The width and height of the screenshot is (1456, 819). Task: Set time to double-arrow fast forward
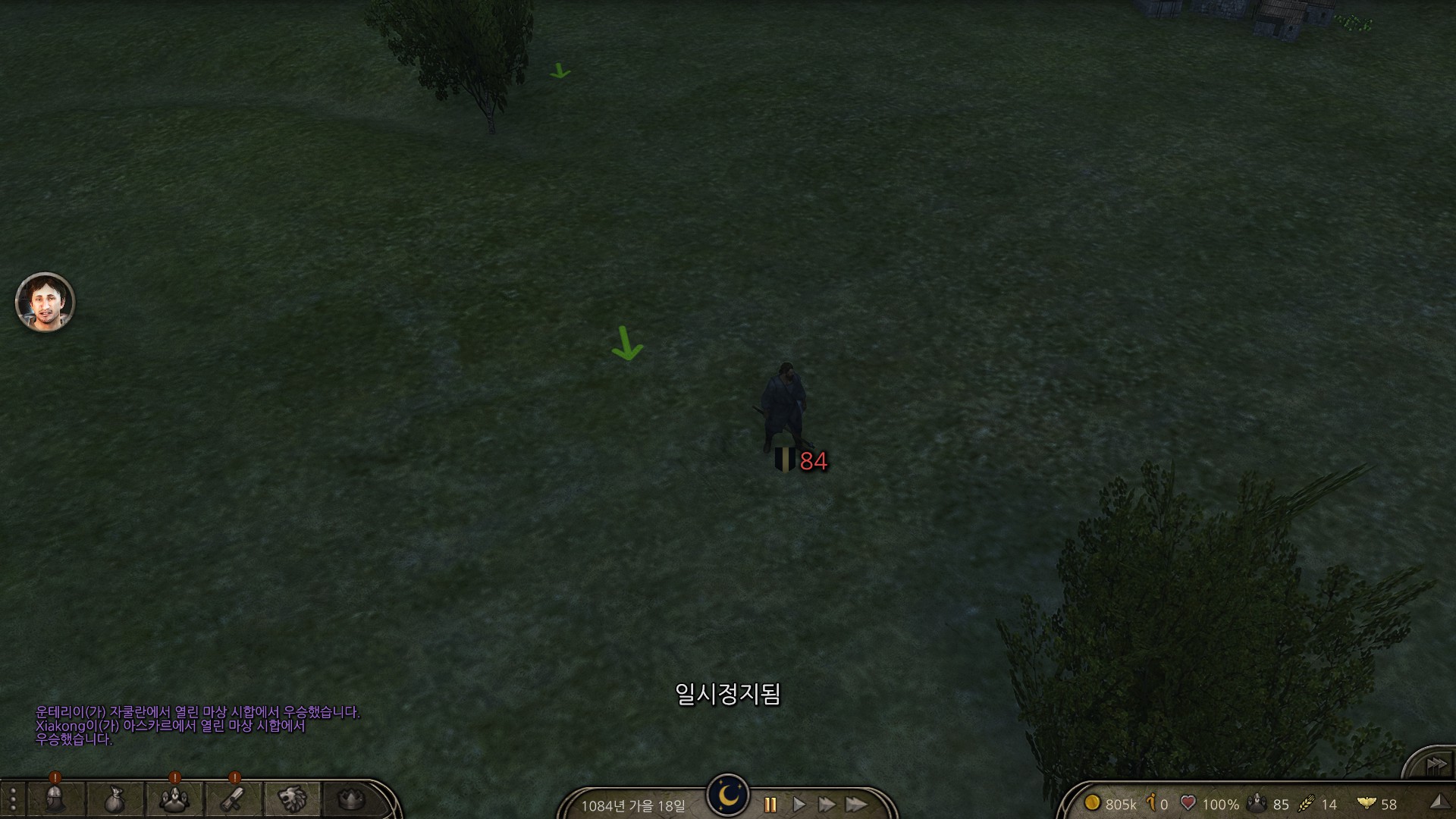click(827, 805)
